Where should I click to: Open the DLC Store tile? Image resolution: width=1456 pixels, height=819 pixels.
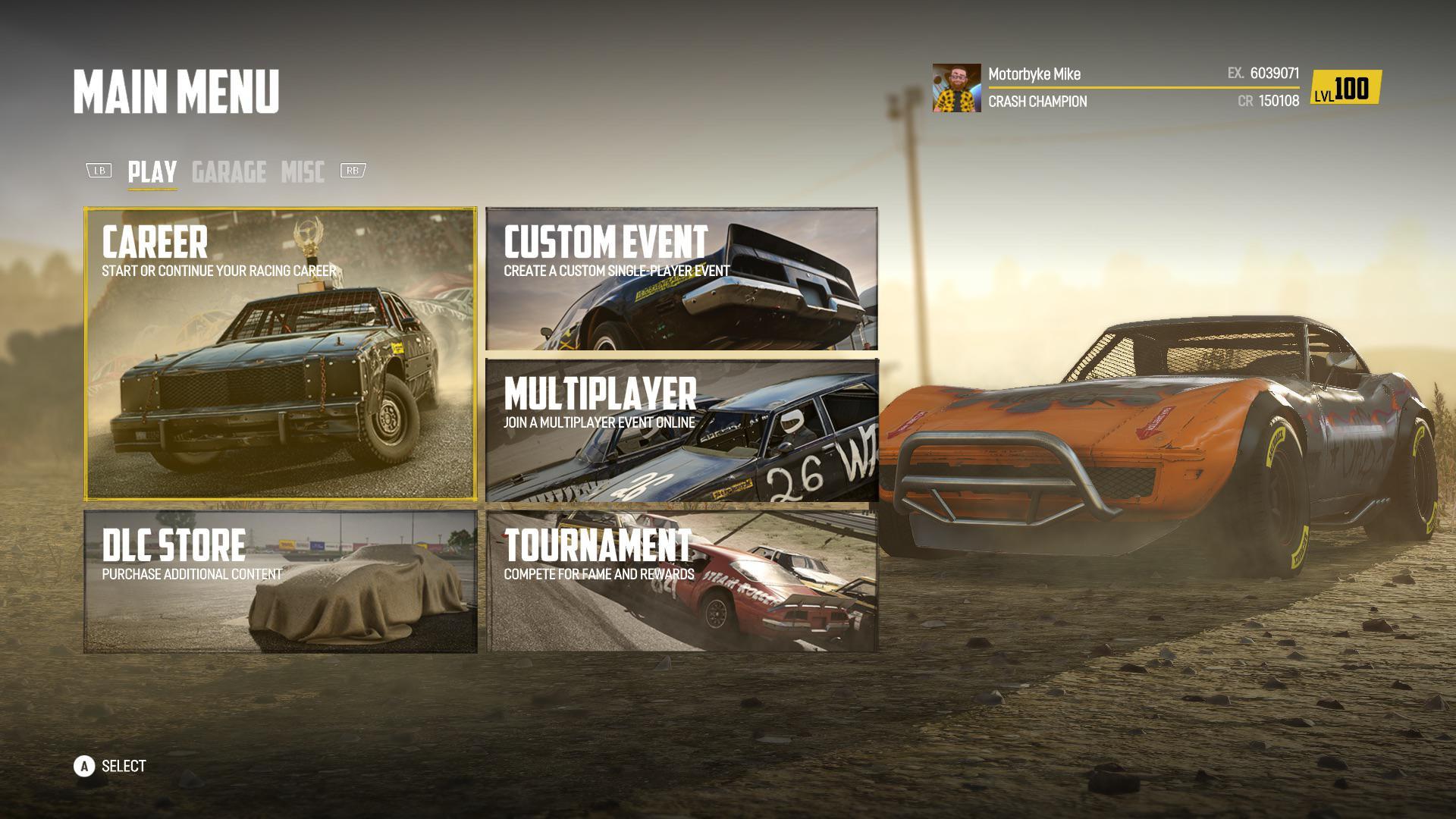(x=280, y=581)
